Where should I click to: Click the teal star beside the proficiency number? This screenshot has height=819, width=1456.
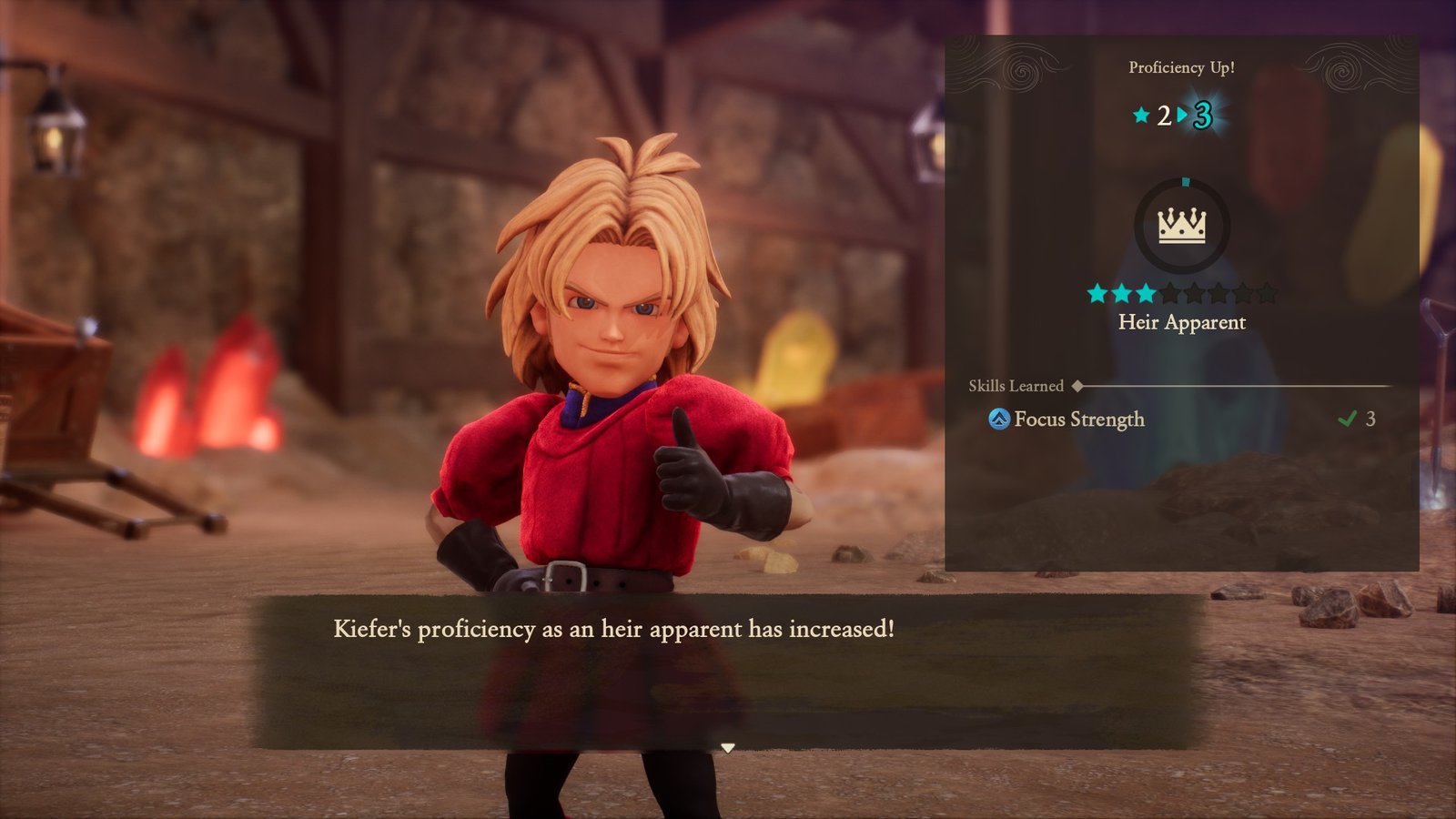[x=1142, y=116]
